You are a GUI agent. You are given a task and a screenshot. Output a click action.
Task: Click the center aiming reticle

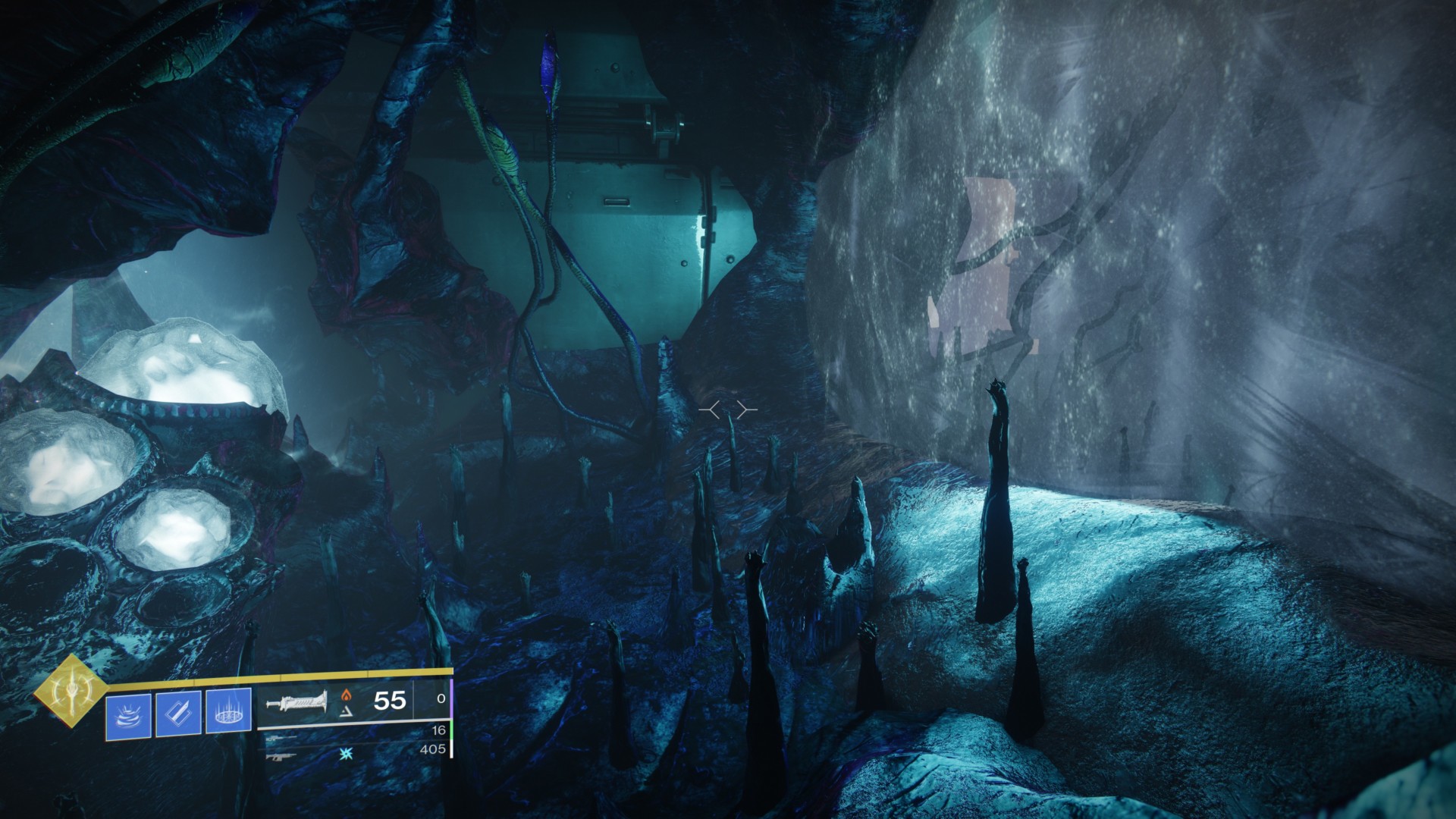(x=728, y=409)
